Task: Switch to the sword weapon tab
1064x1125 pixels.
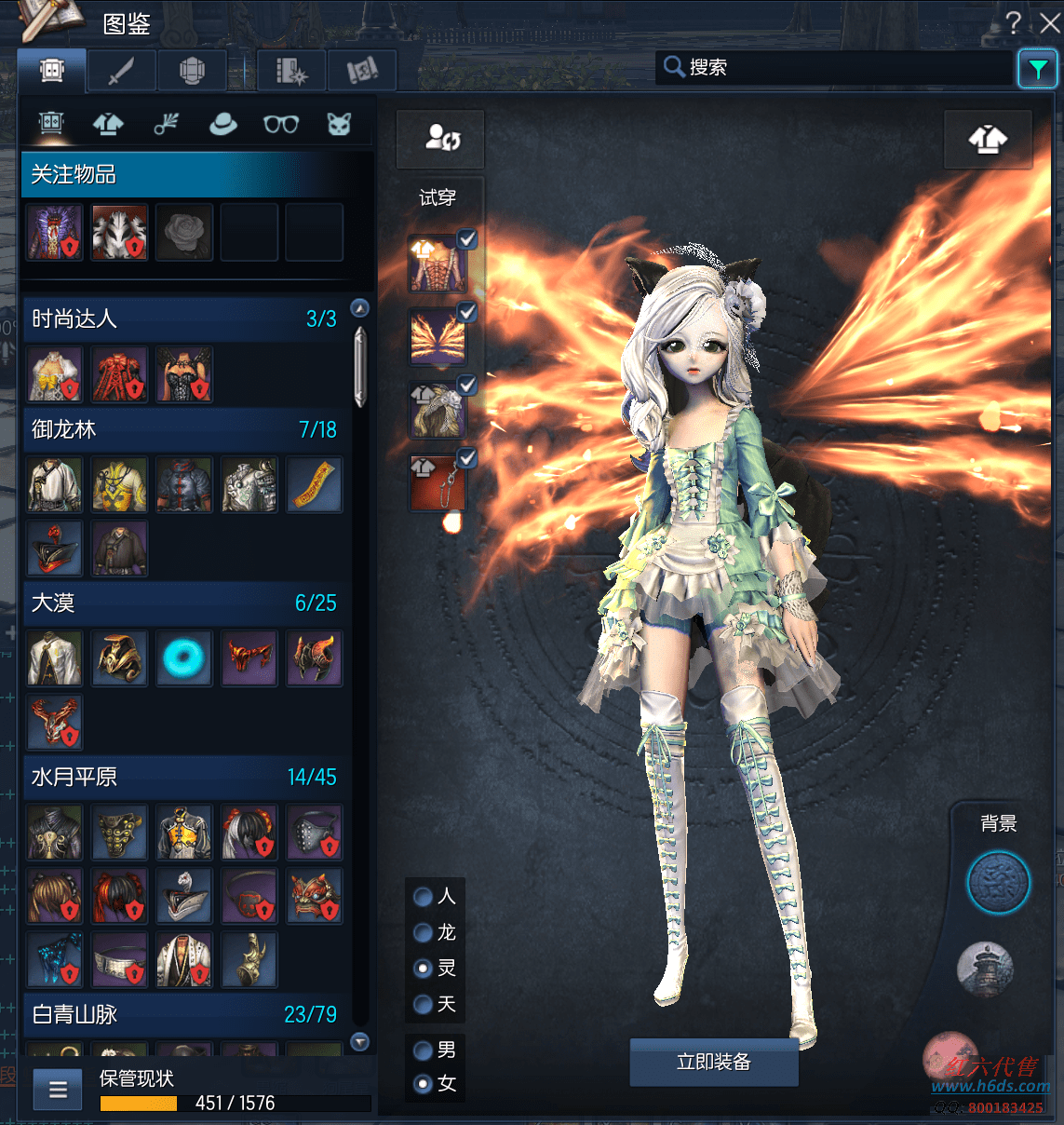Action: tap(122, 71)
